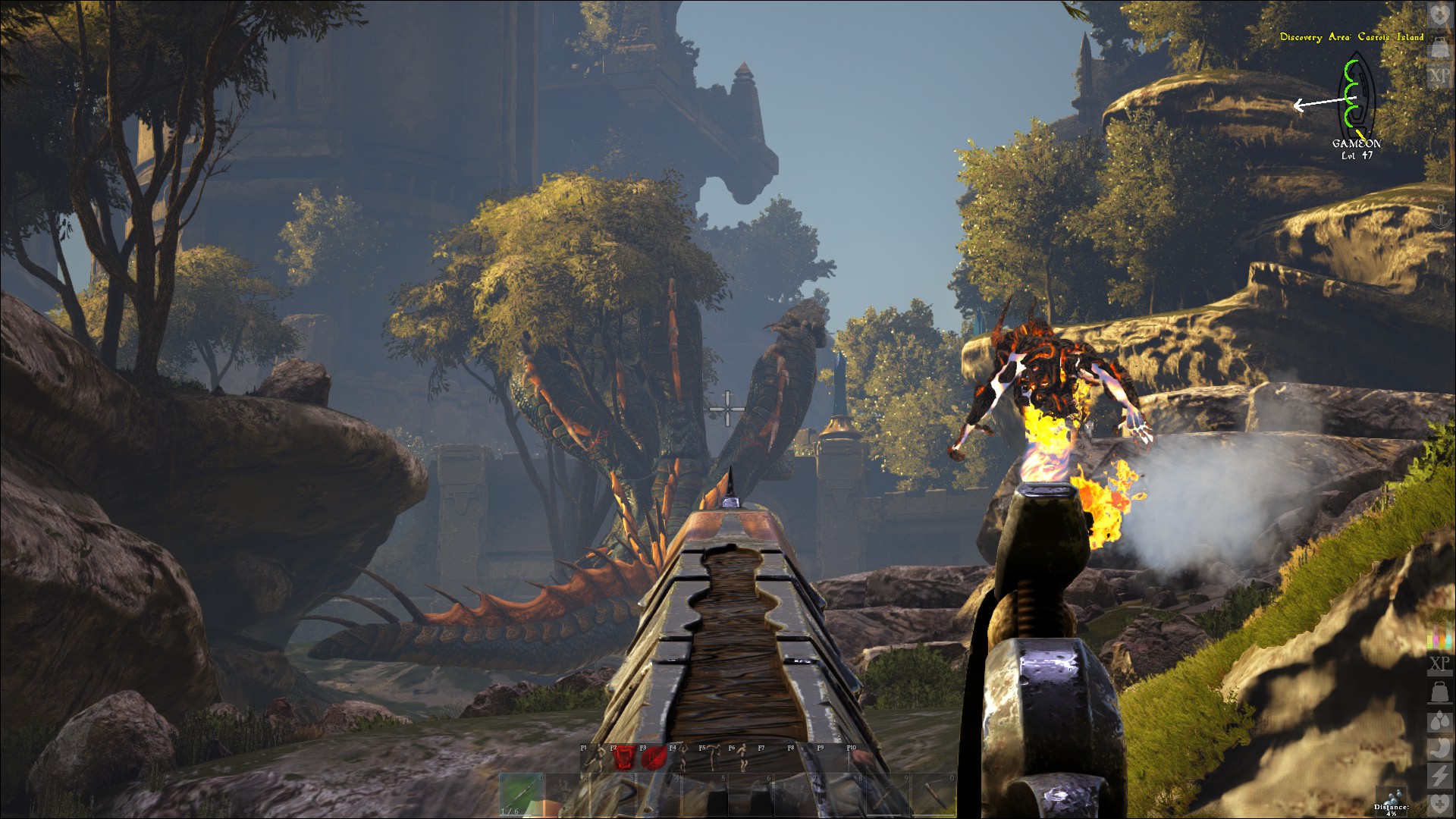Select hotbar slot 1 holding the 1/6 item

[x=522, y=795]
